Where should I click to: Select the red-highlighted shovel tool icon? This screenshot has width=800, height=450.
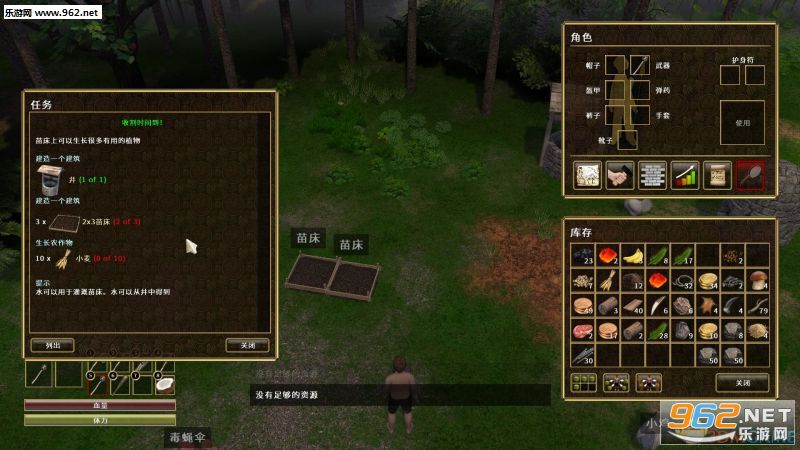(x=749, y=174)
